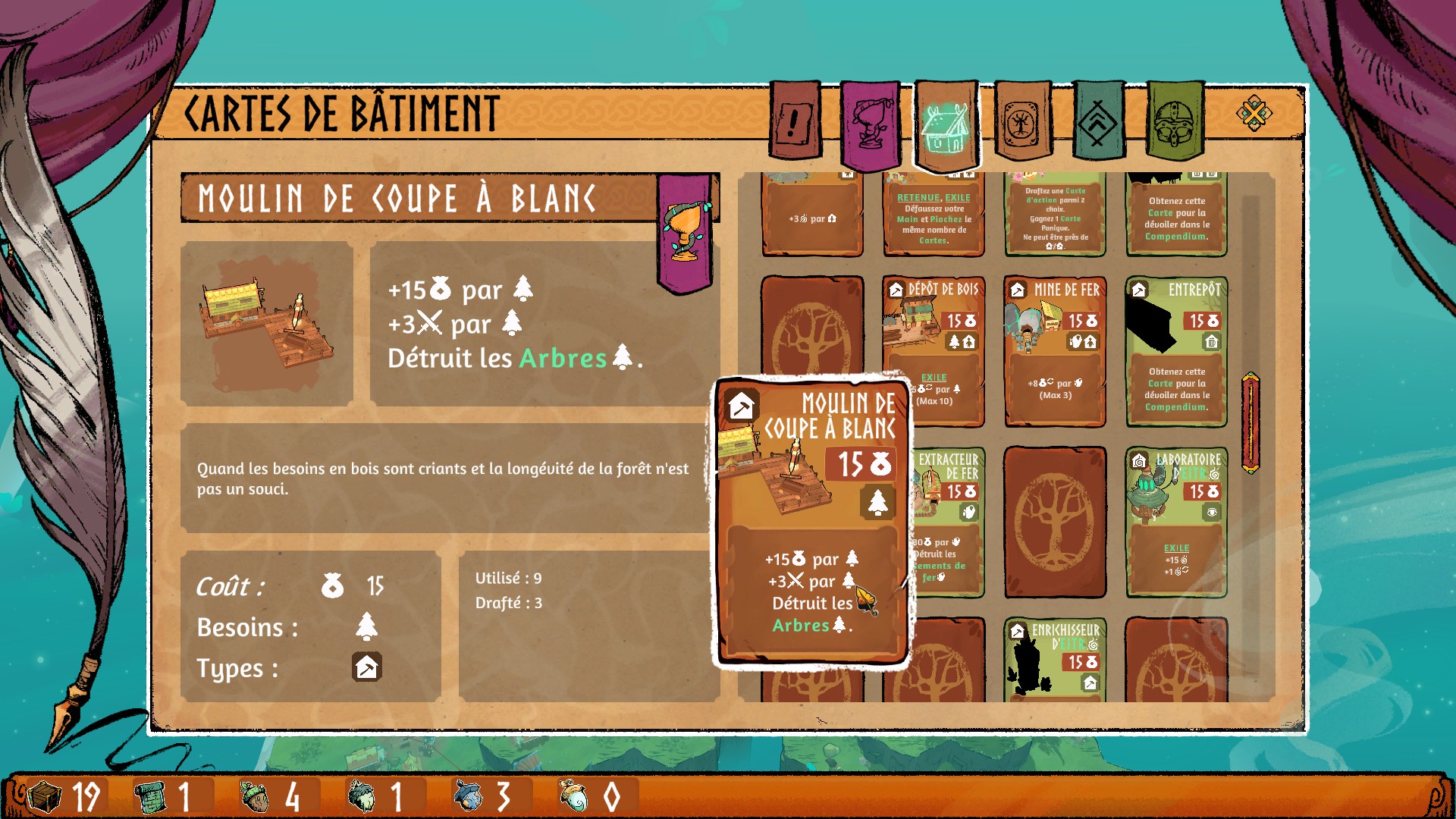Open the green viking helmet tab
The width and height of the screenshot is (1456, 819).
1175,121
